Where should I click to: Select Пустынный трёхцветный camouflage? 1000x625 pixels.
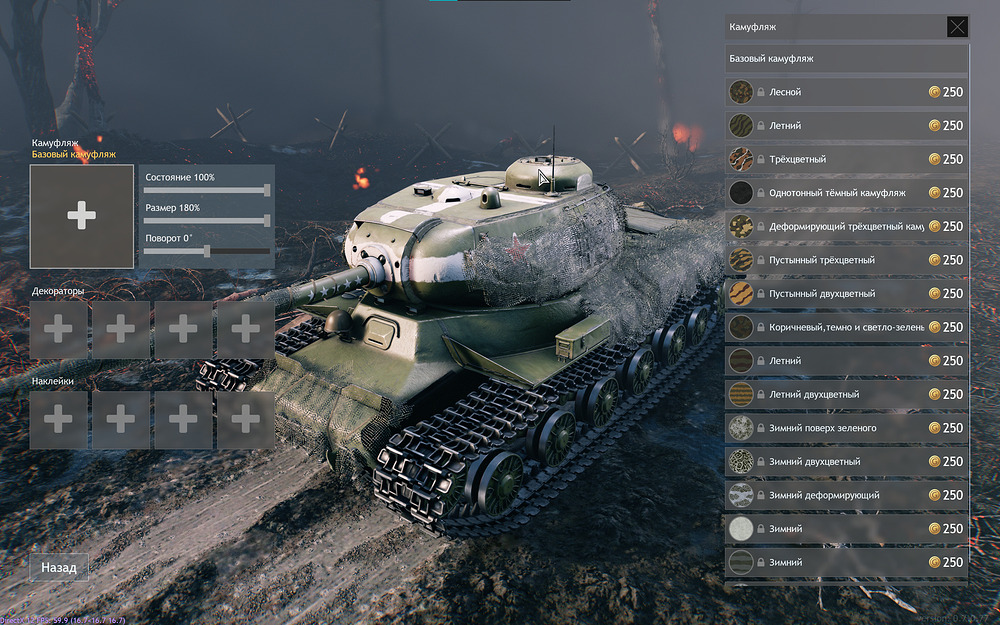coord(846,260)
